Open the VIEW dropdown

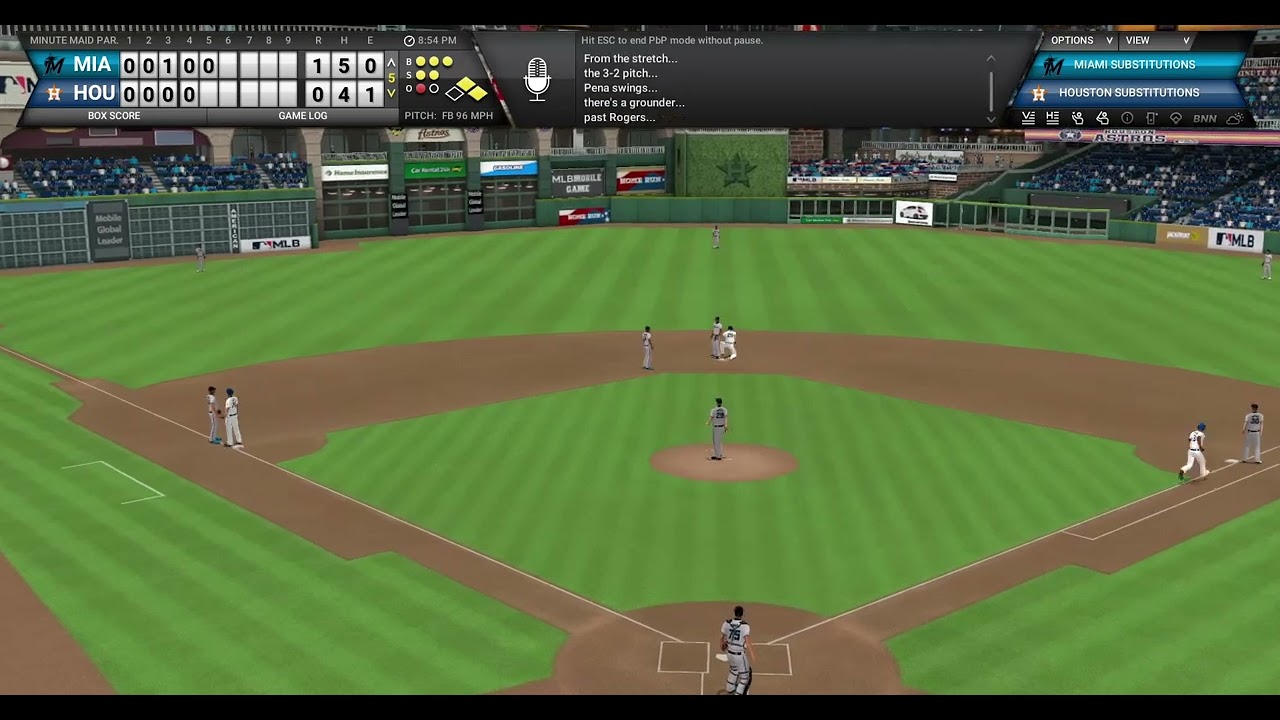coord(1148,40)
